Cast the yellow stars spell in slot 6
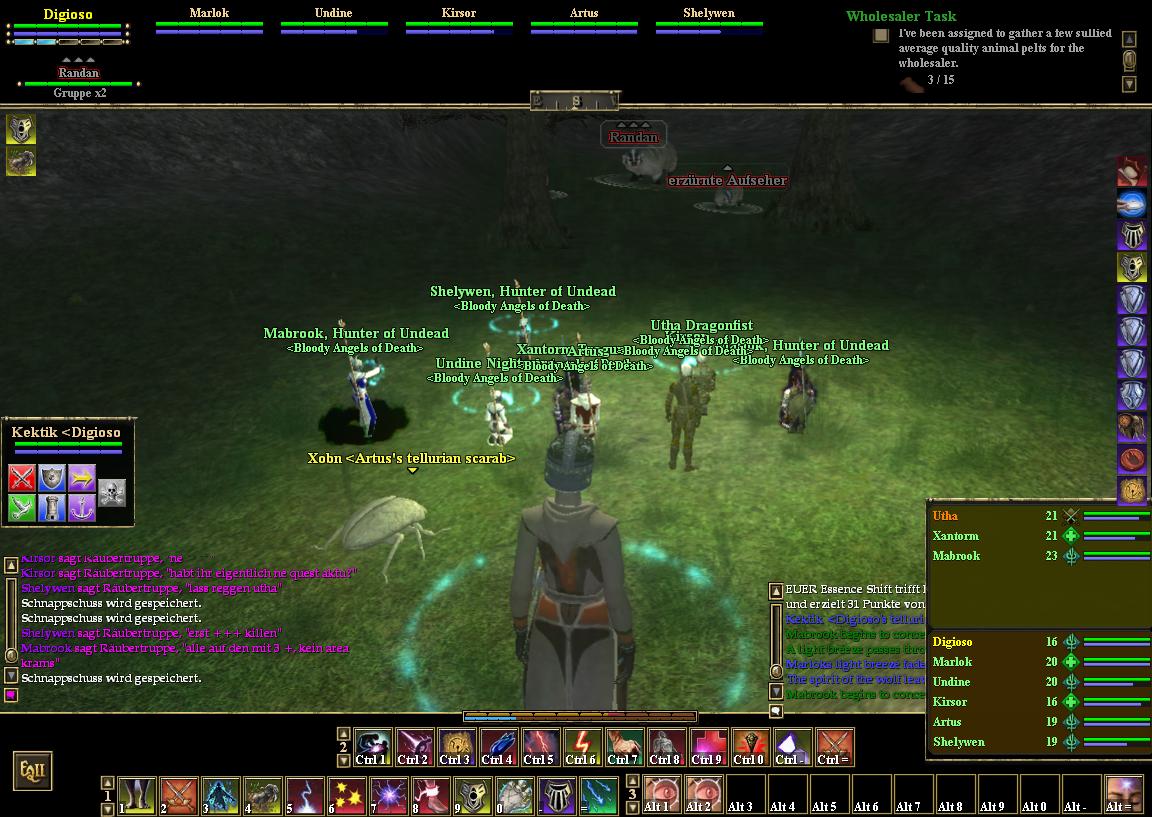 click(x=347, y=795)
